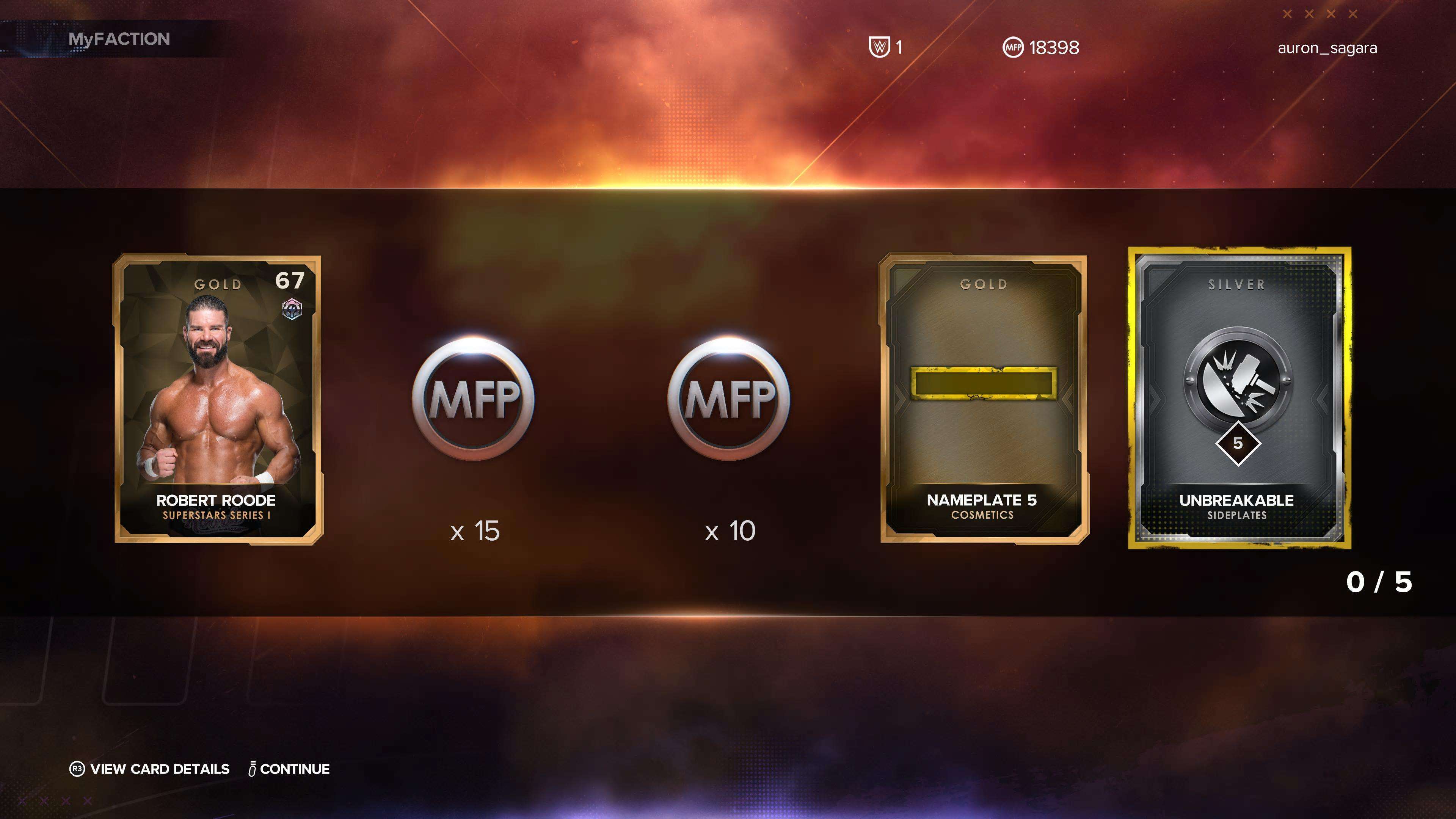Screen dimensions: 1456x819
Task: Pick the MFP x 10 reward
Action: point(728,399)
